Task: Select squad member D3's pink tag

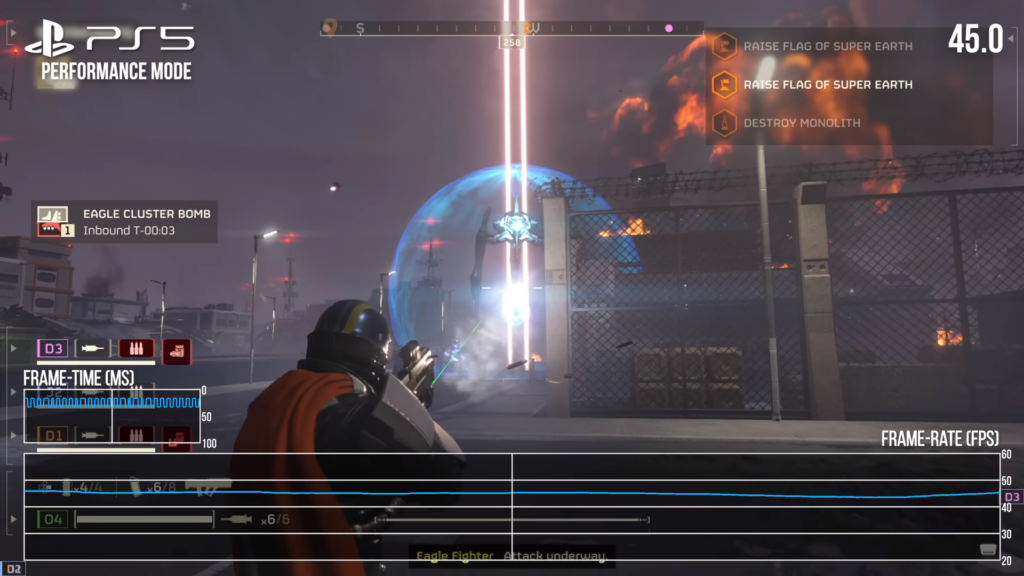Action: click(x=52, y=349)
